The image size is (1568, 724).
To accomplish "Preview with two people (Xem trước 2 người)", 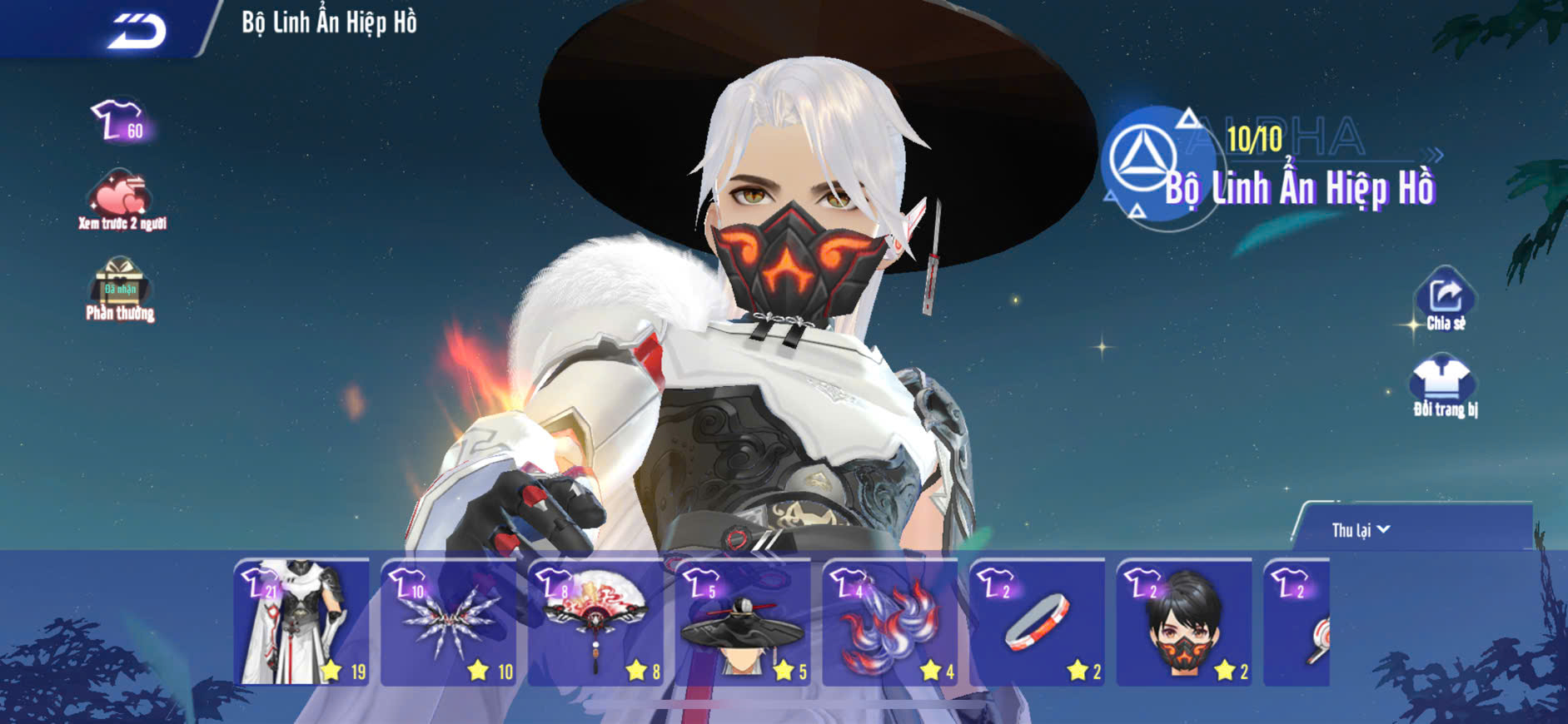I will point(121,200).
